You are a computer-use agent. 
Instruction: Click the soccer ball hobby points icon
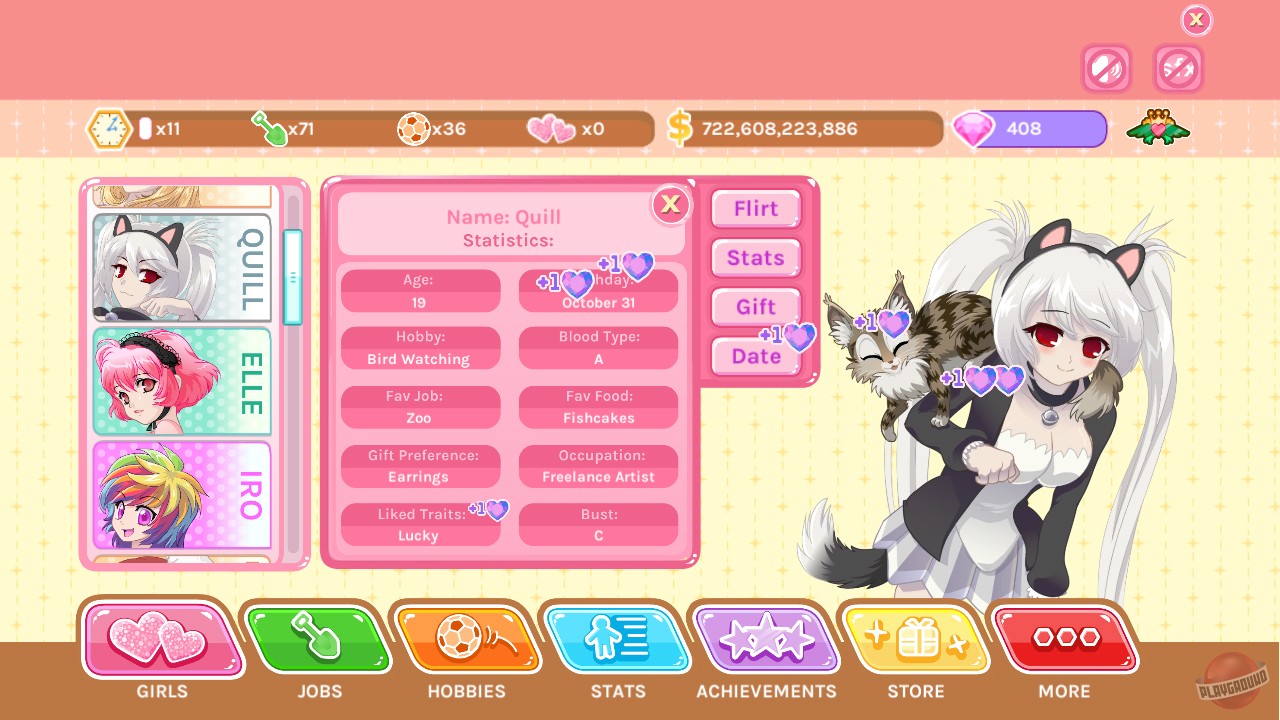[414, 128]
